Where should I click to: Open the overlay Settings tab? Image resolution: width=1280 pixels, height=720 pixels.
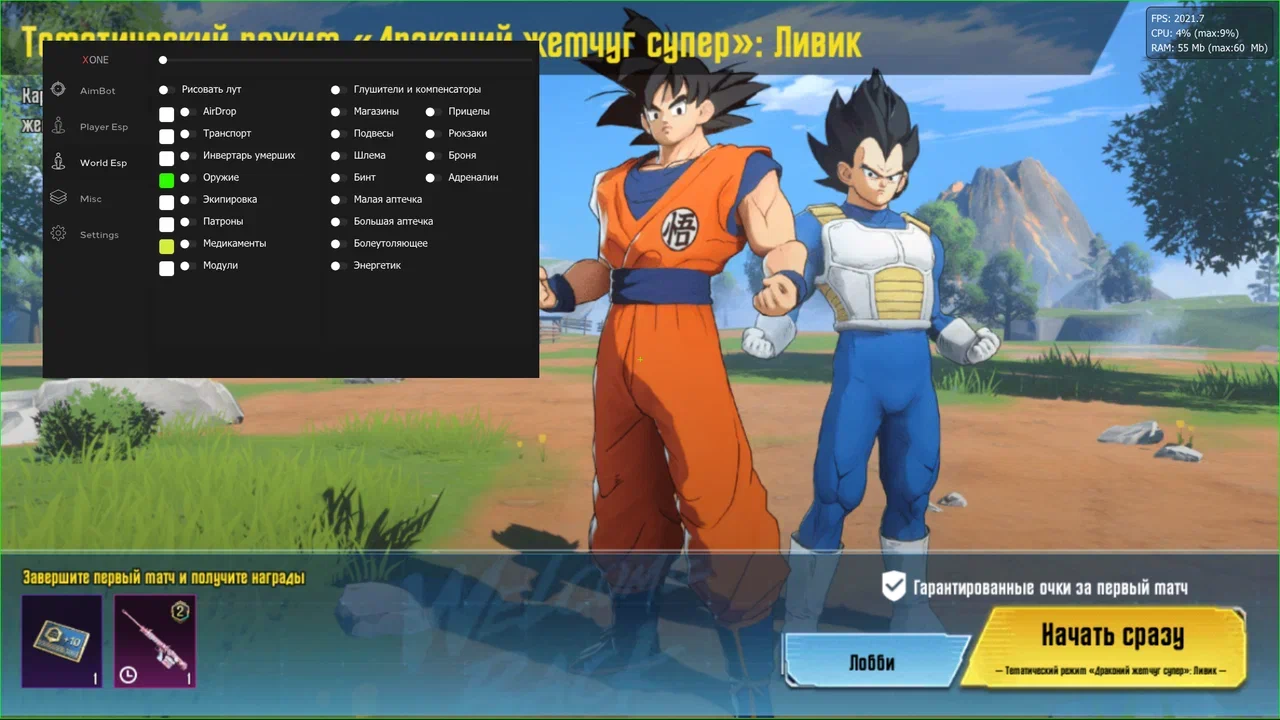click(98, 235)
